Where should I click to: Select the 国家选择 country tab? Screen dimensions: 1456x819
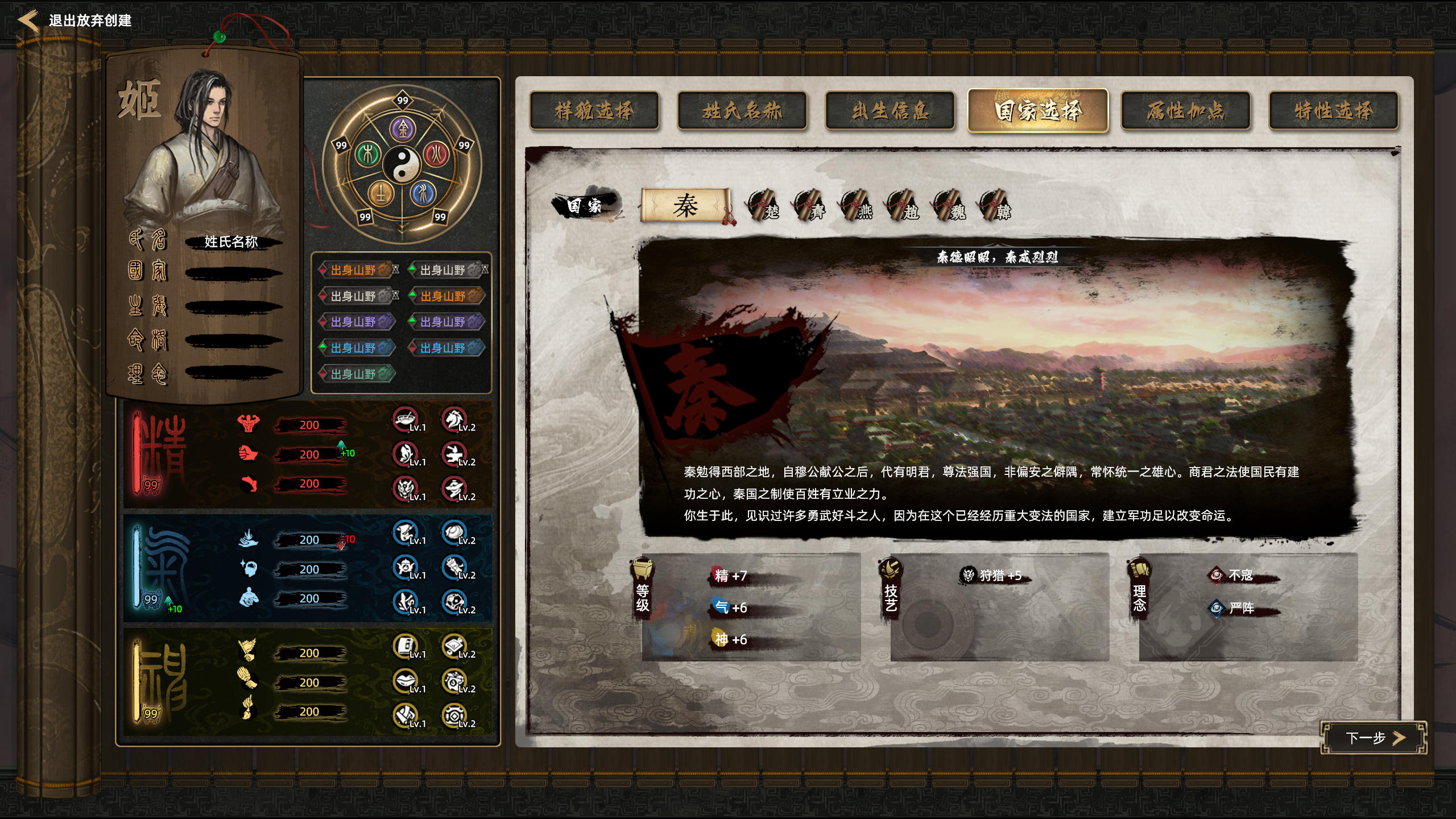click(1038, 111)
